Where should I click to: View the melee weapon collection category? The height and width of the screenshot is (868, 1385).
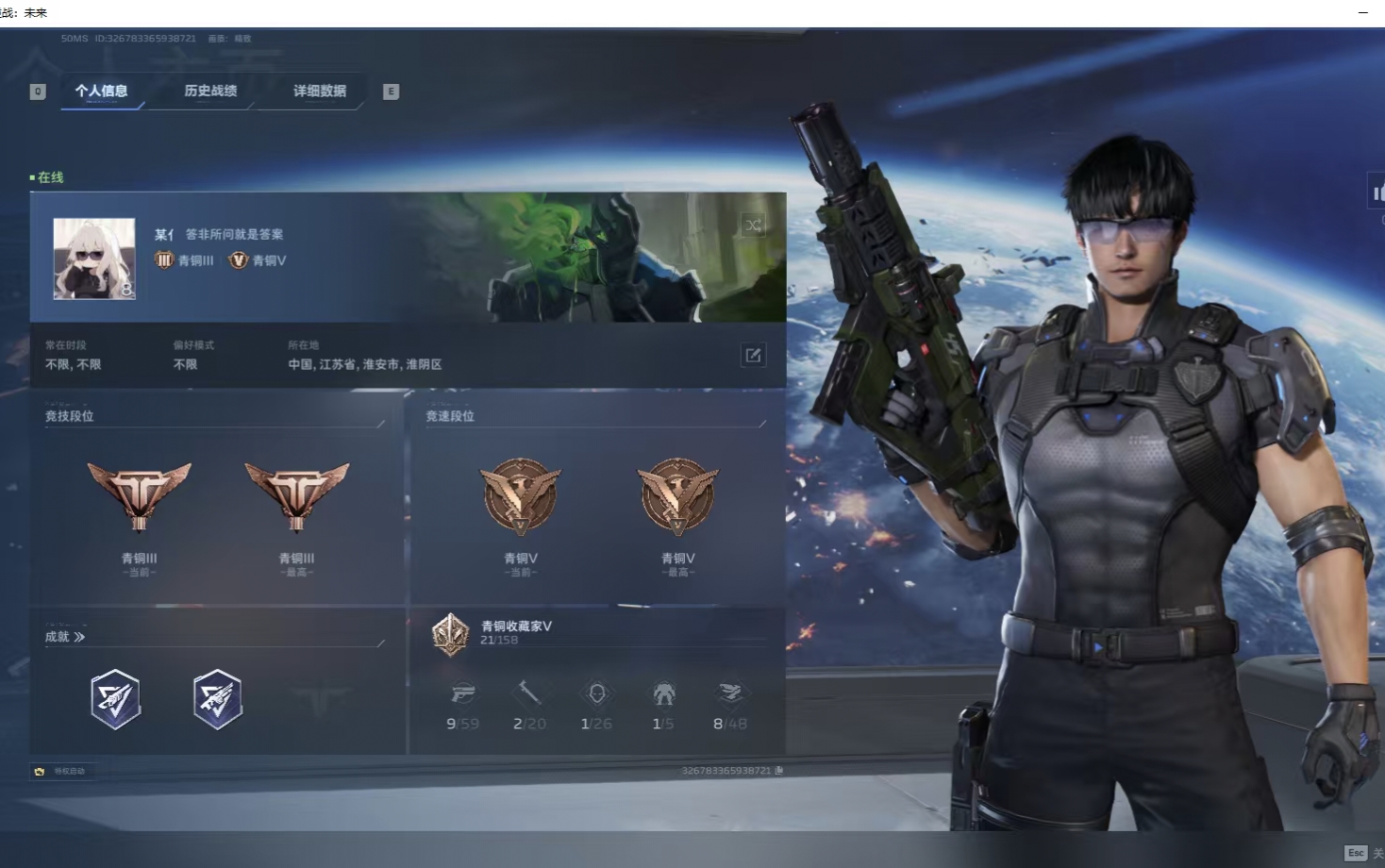529,695
